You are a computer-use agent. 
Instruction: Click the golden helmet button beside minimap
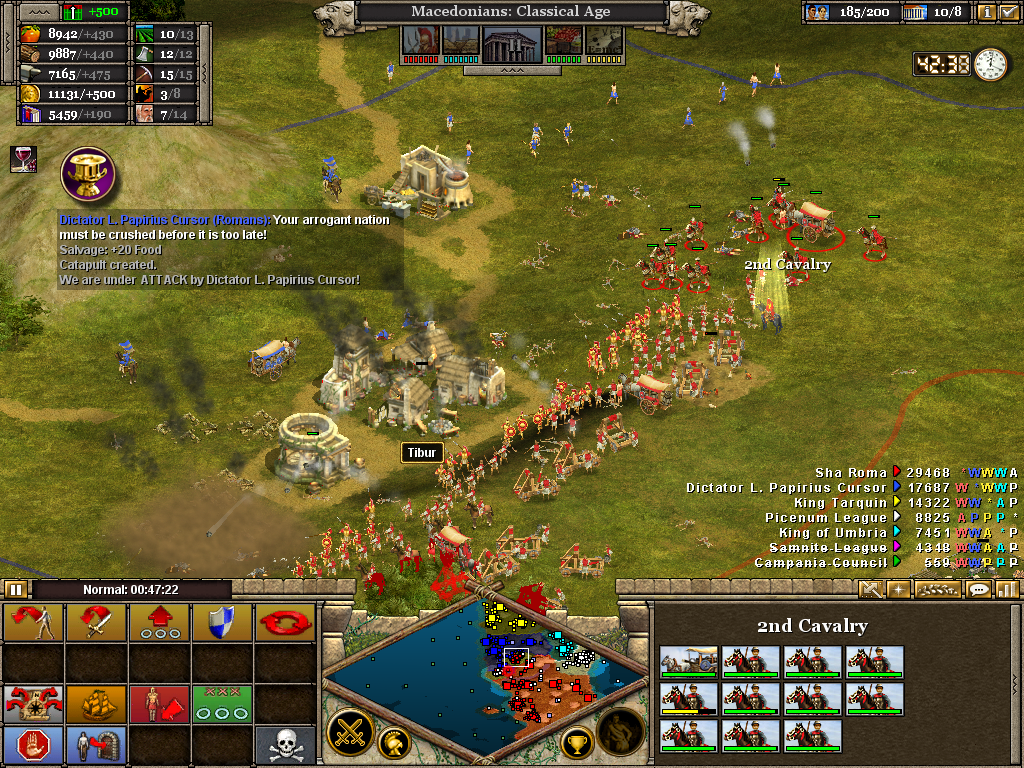(396, 742)
